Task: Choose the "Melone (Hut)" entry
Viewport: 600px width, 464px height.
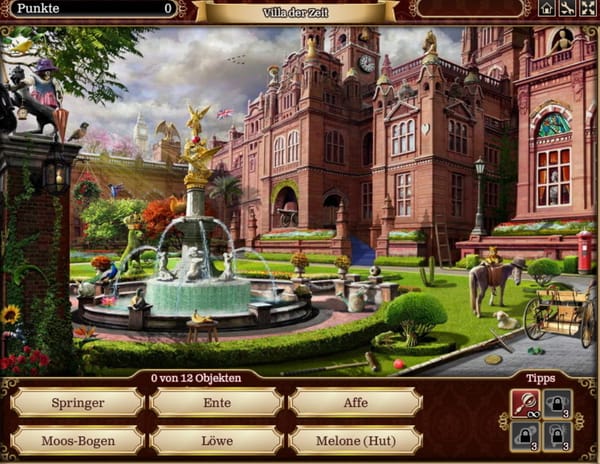Action: coord(355,440)
